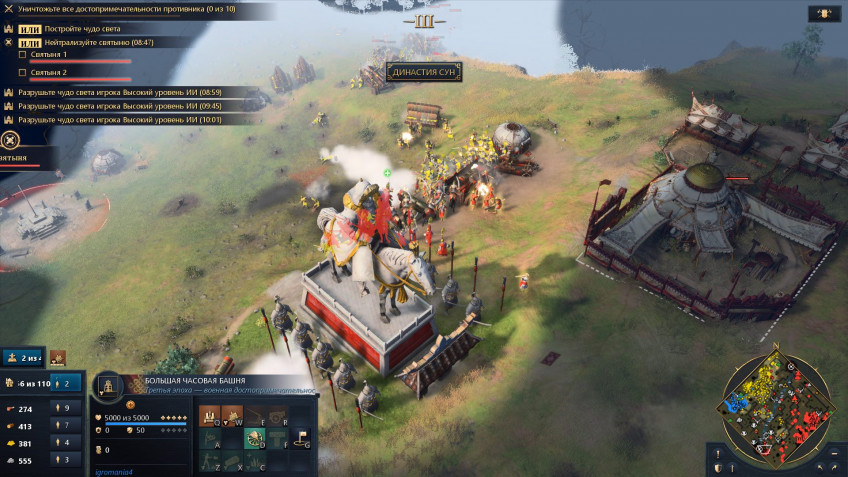
Task: Select stone villagers count showing 3
Action: [67, 460]
